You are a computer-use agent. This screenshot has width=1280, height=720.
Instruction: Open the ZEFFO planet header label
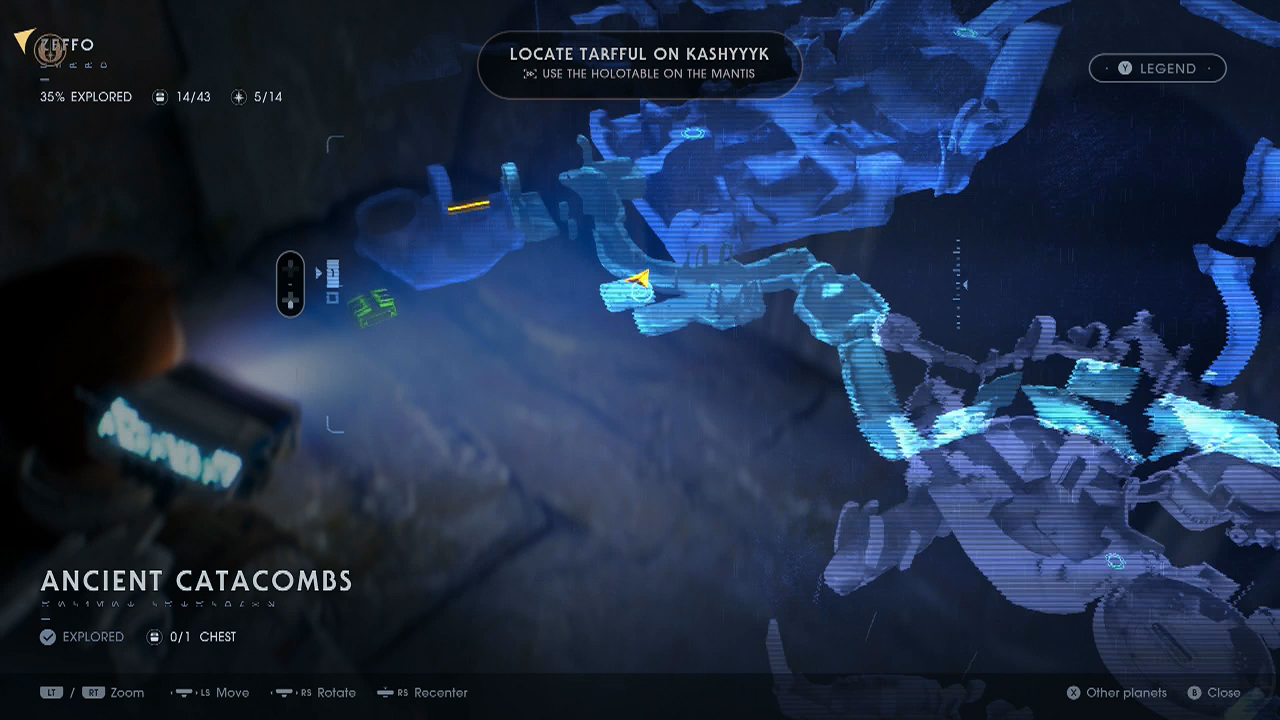[68, 44]
